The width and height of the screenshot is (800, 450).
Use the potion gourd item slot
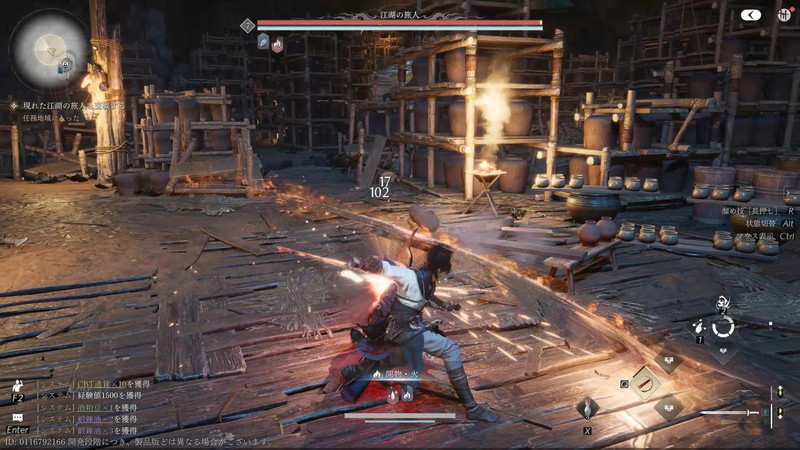coord(587,408)
